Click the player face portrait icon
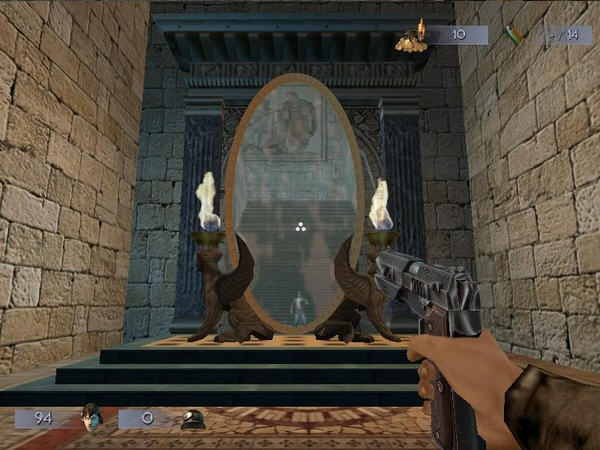600x450 pixels. (x=92, y=417)
